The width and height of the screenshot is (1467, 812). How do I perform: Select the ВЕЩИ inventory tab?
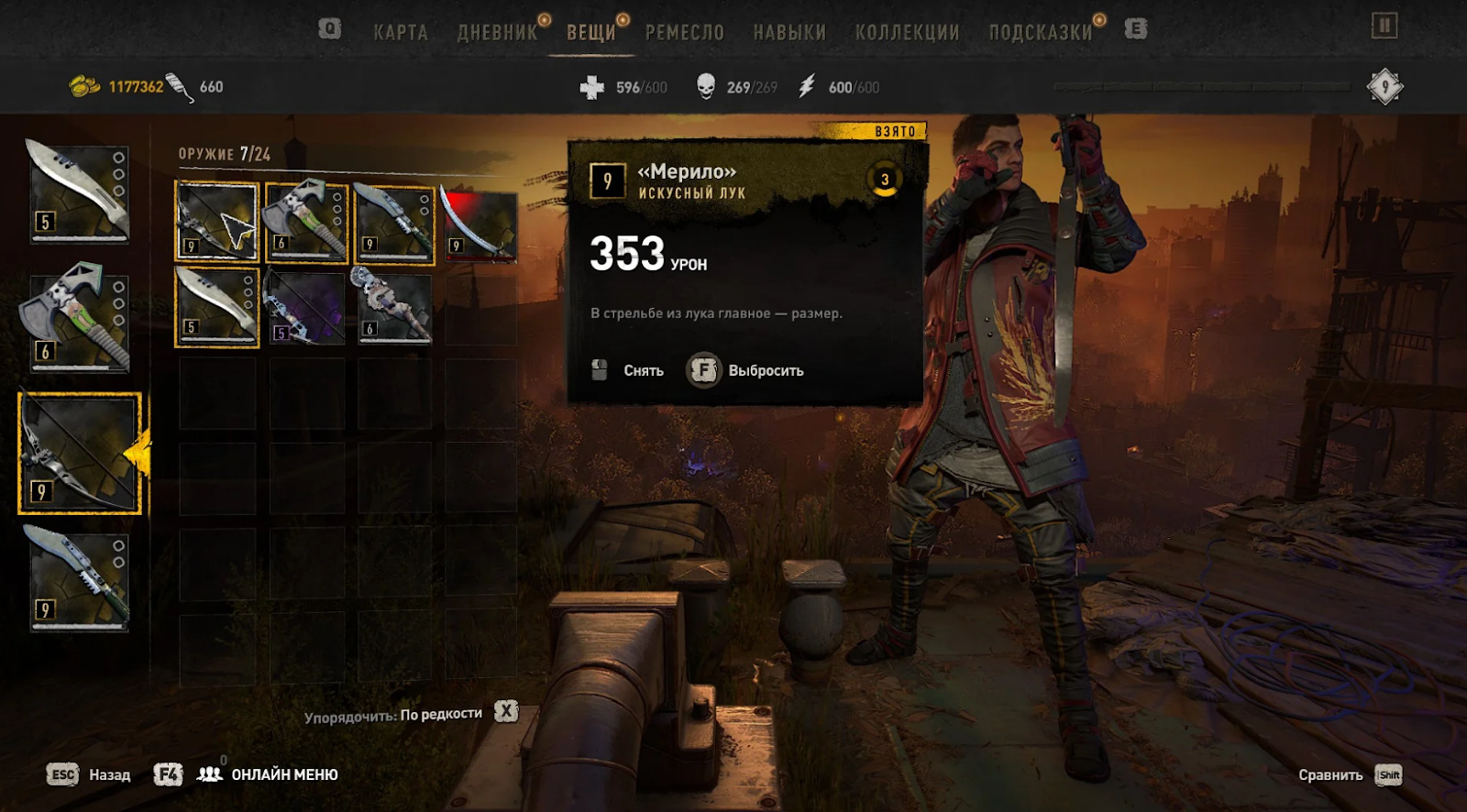pyautogui.click(x=590, y=33)
